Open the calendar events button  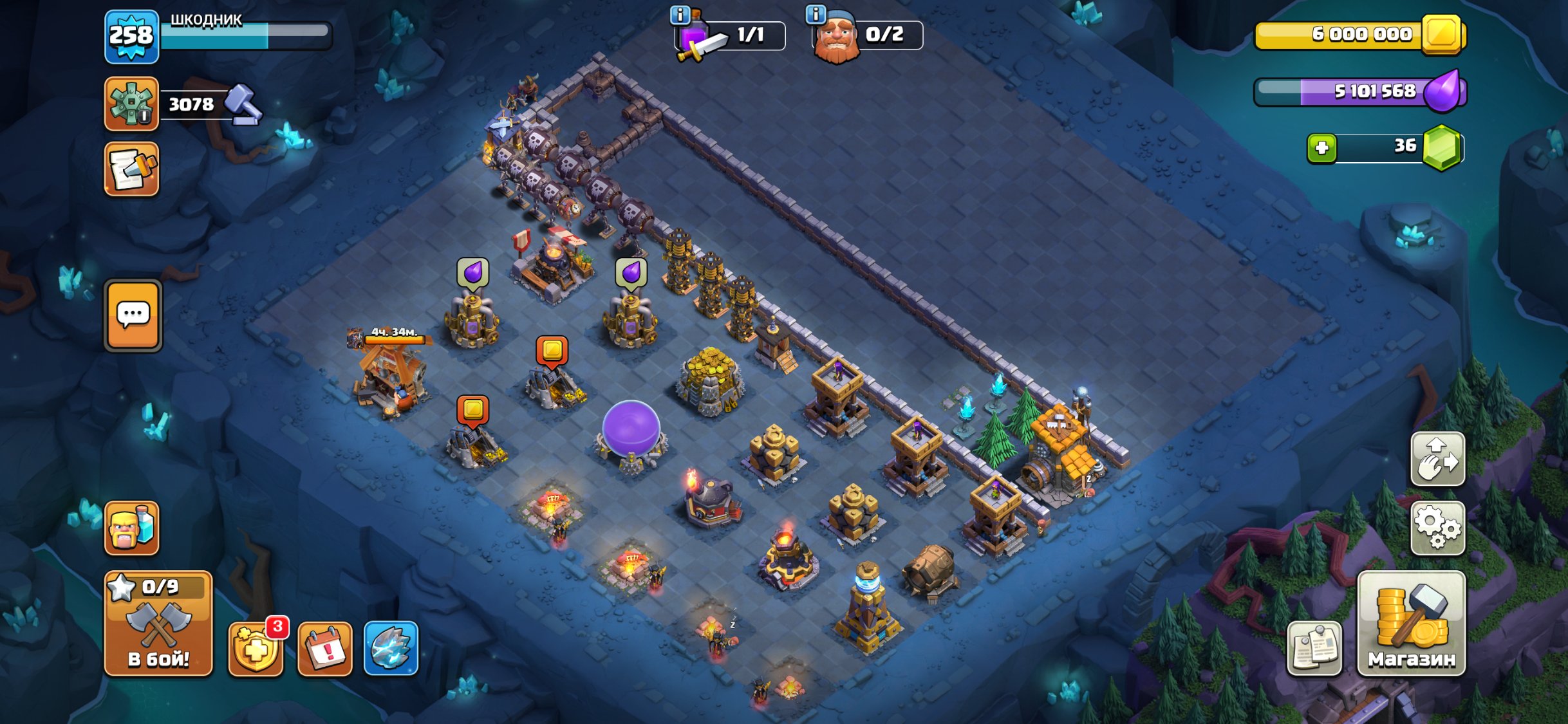pyautogui.click(x=325, y=649)
